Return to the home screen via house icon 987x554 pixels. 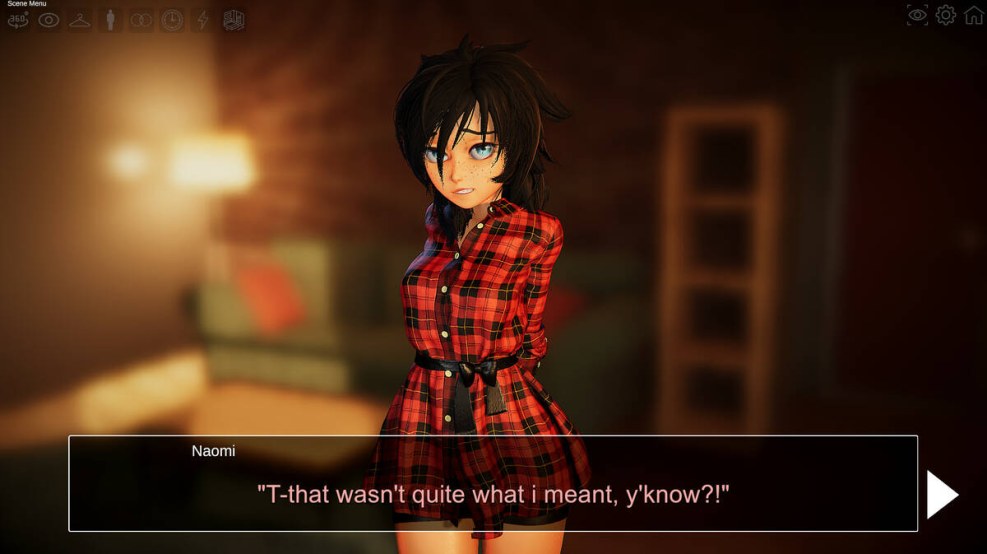tap(973, 15)
